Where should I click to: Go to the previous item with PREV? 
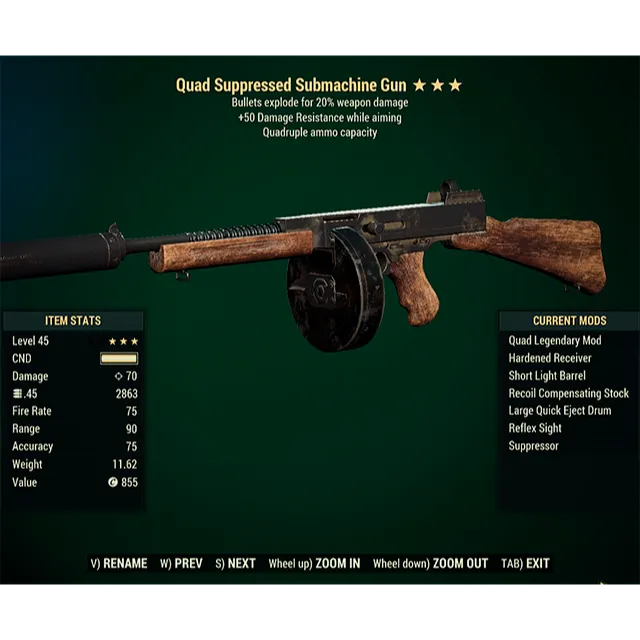coord(182,563)
